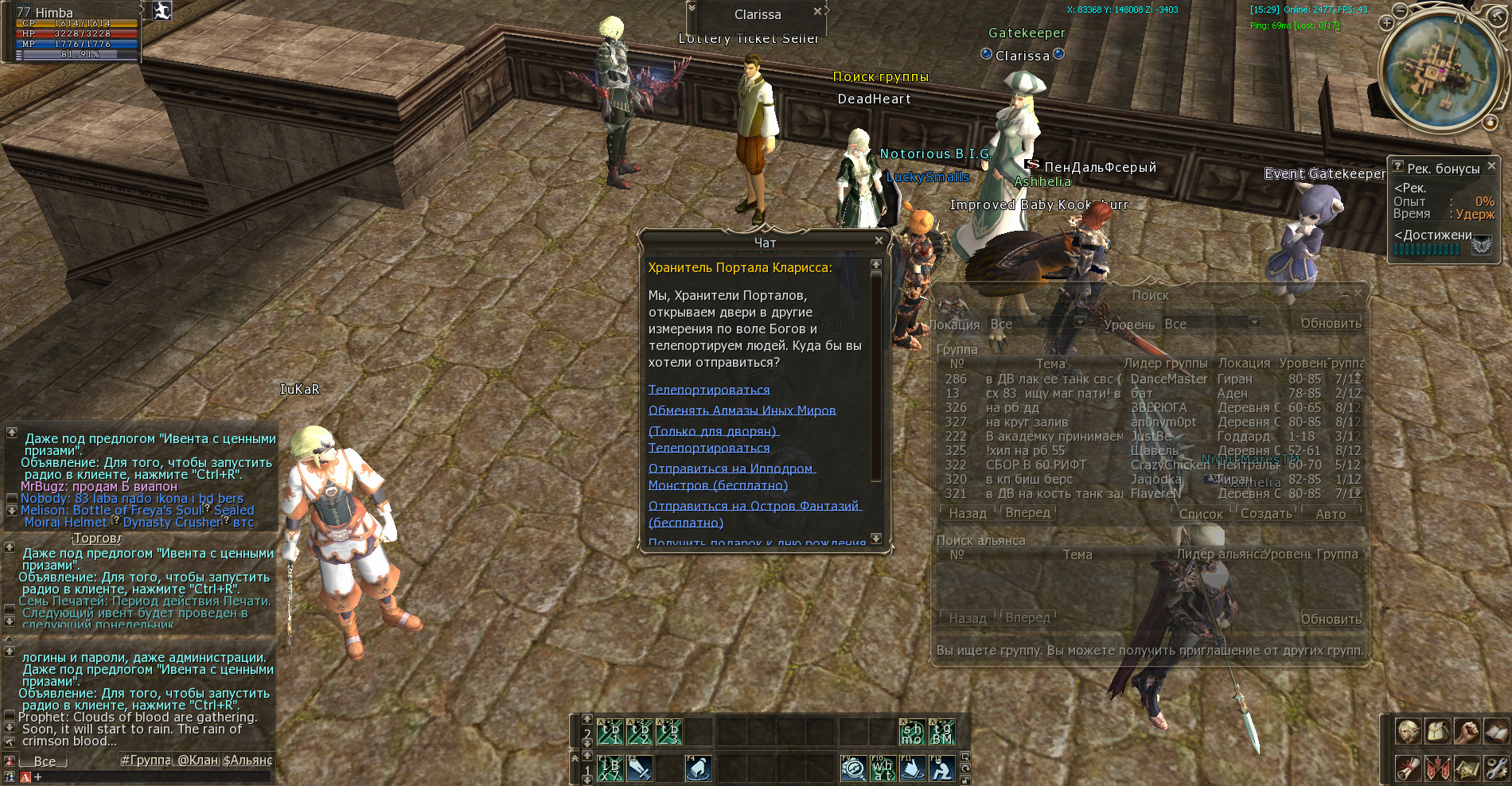Select Обменять Алмазы Иных Миров option
The image size is (1512, 786).
pos(742,411)
